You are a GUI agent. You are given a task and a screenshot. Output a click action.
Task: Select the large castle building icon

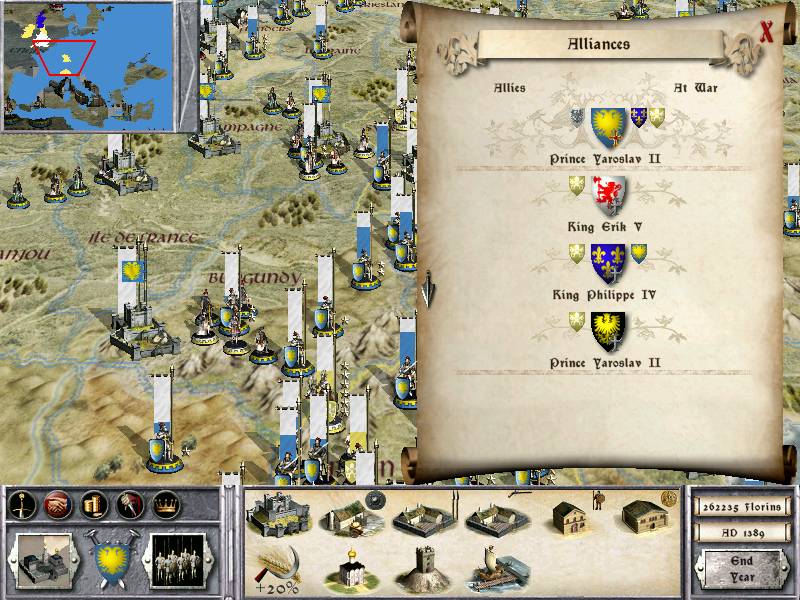coord(278,514)
